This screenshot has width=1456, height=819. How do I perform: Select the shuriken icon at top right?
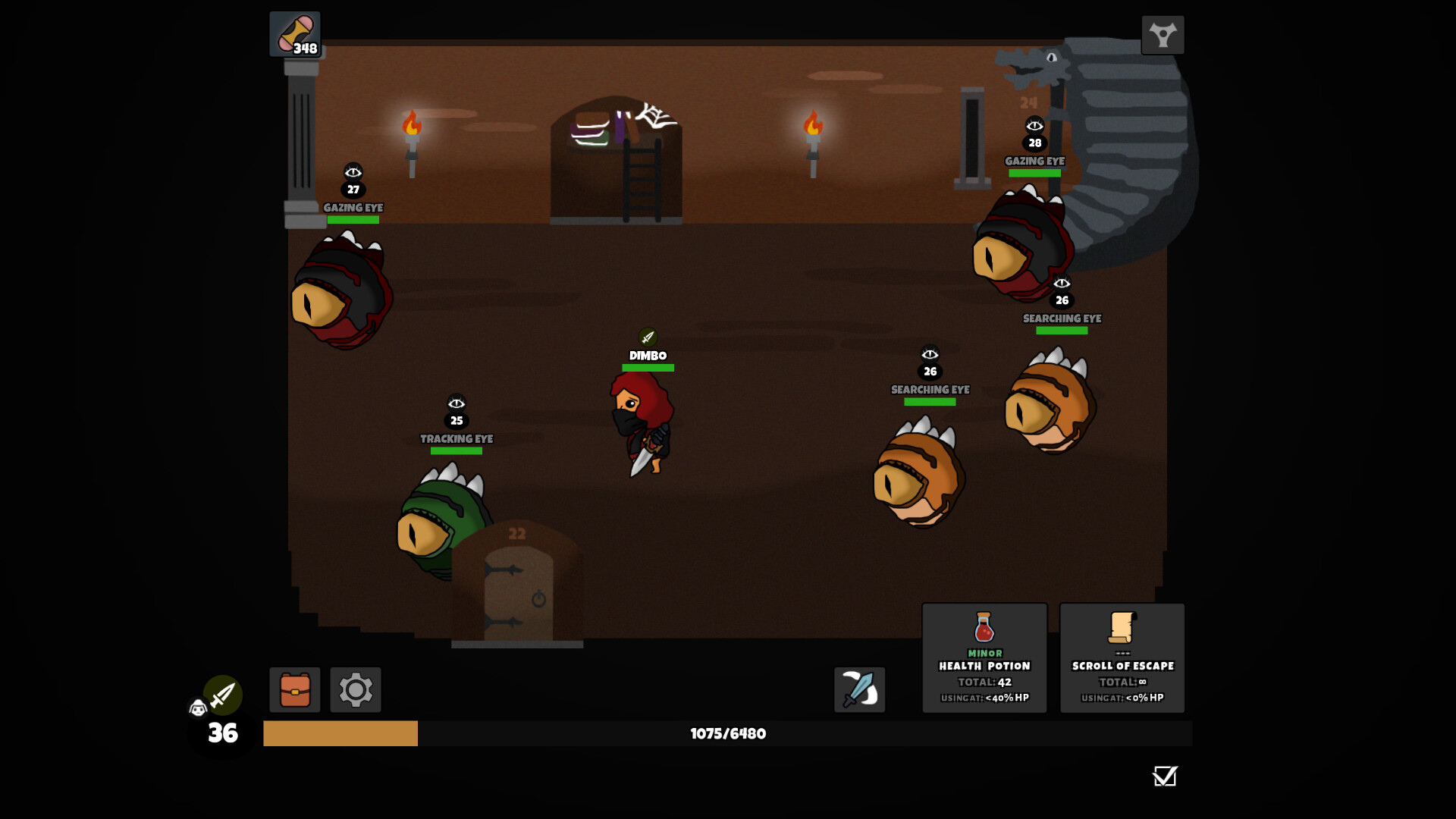click(1163, 34)
